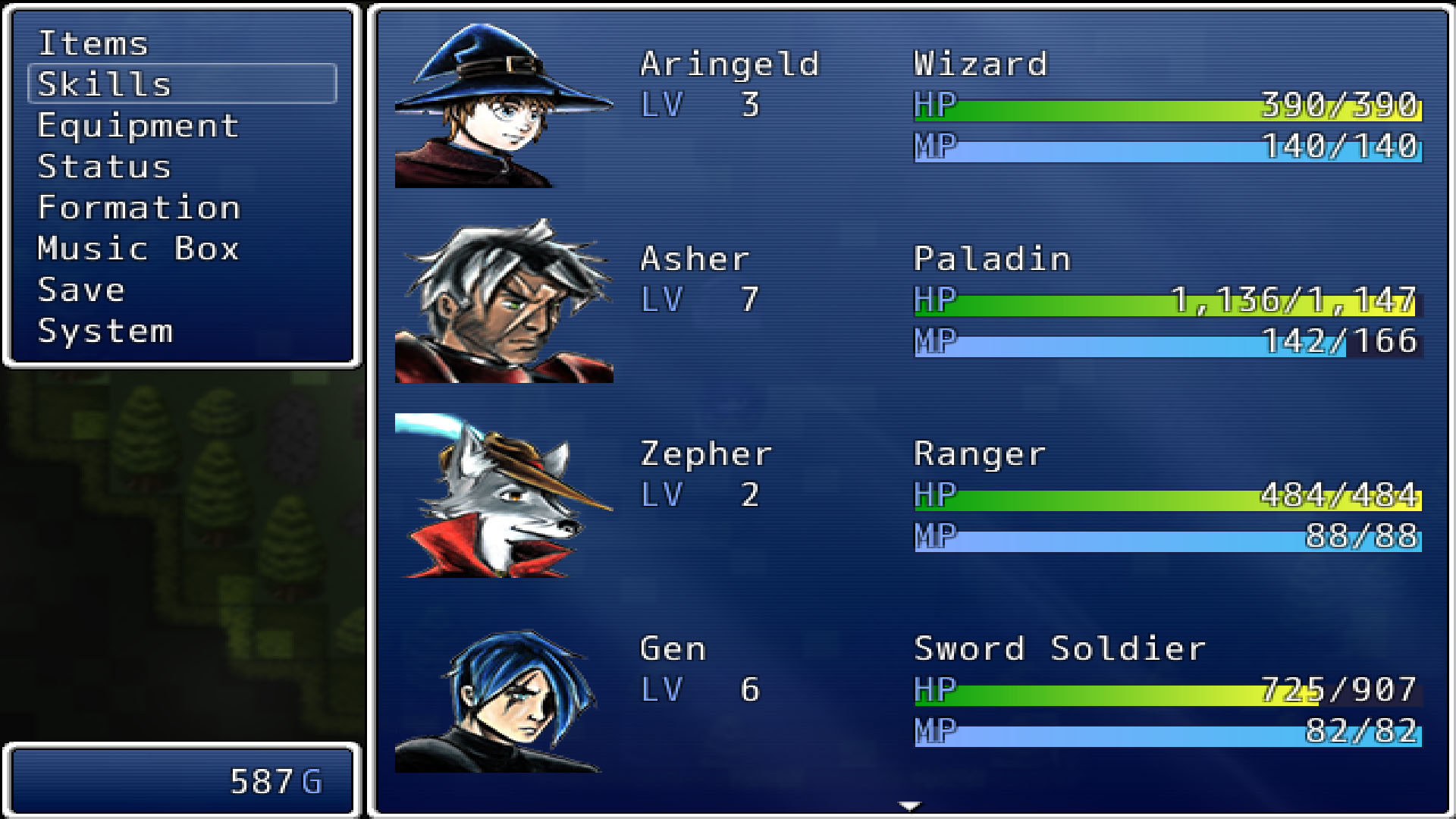Open the Items menu
Viewport: 1456px width, 819px height.
pyautogui.click(x=93, y=44)
